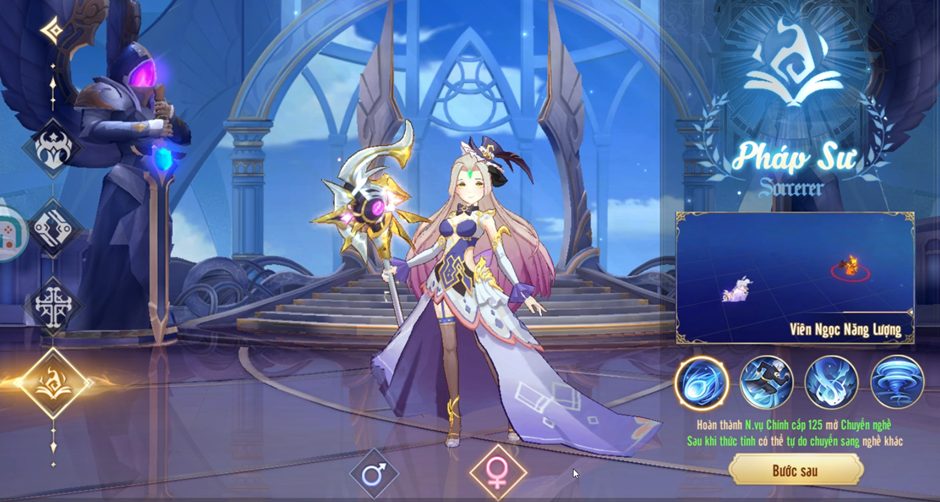Select the selected Sorcerer flame-book class icon

[52, 382]
